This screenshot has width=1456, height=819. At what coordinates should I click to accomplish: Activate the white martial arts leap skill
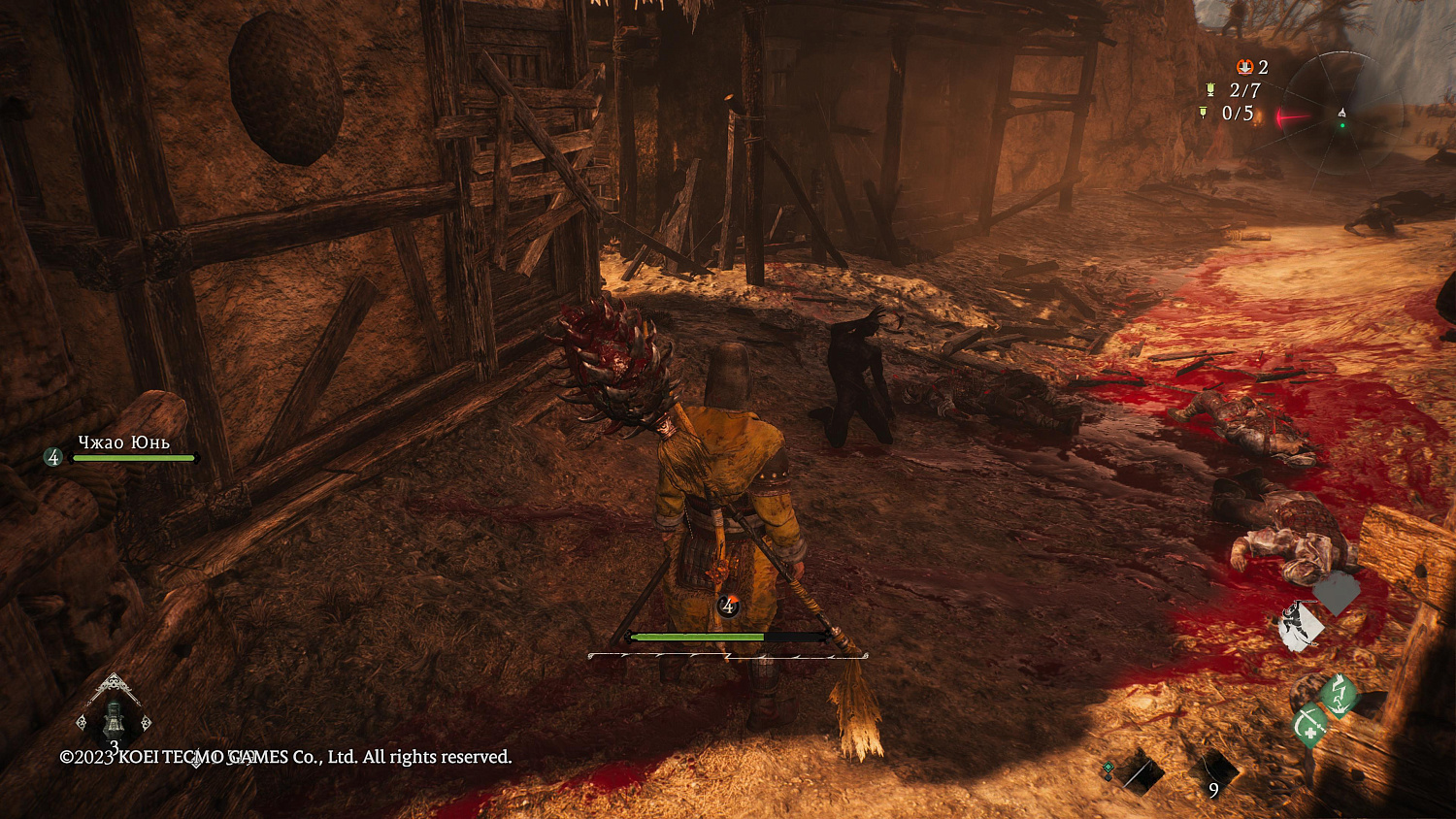[x=1300, y=626]
